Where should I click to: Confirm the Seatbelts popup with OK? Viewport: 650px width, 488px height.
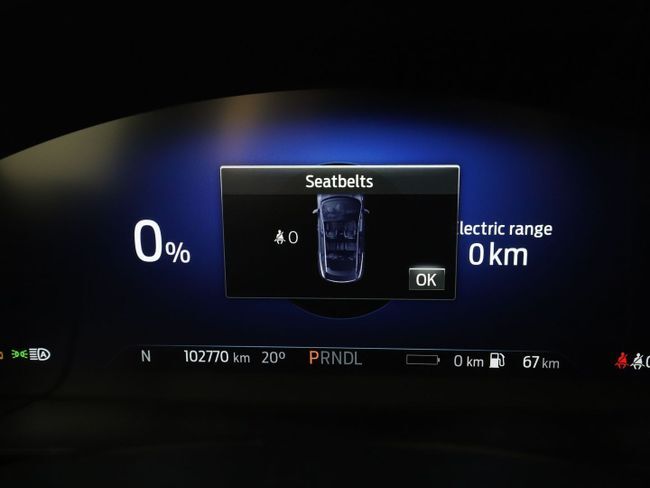click(x=426, y=279)
